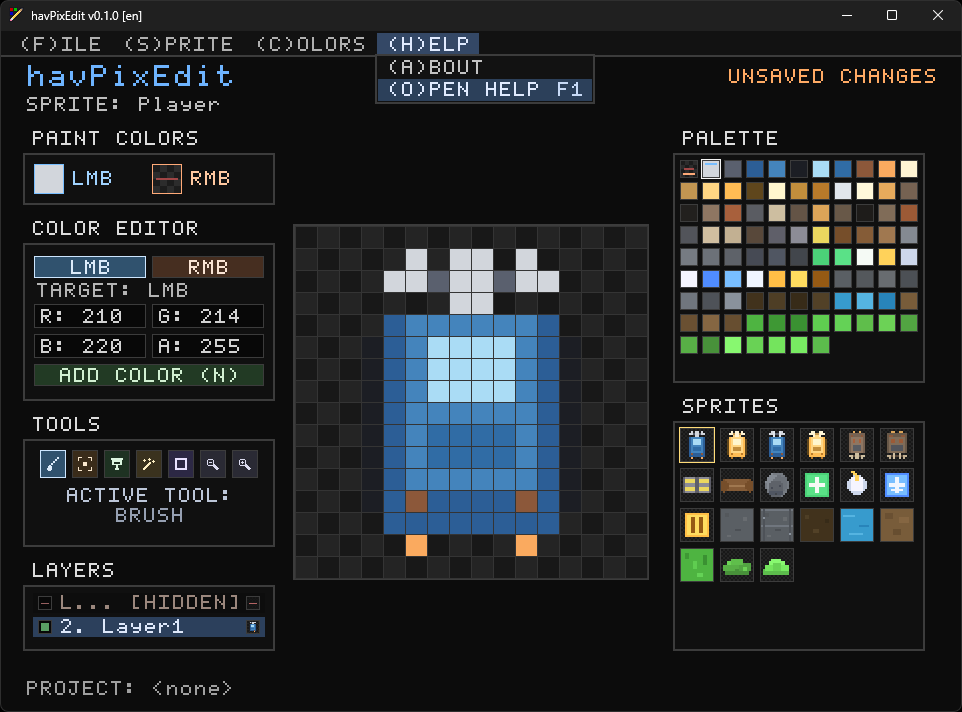
Task: Click the RMB paint color swatch
Action: [167, 178]
